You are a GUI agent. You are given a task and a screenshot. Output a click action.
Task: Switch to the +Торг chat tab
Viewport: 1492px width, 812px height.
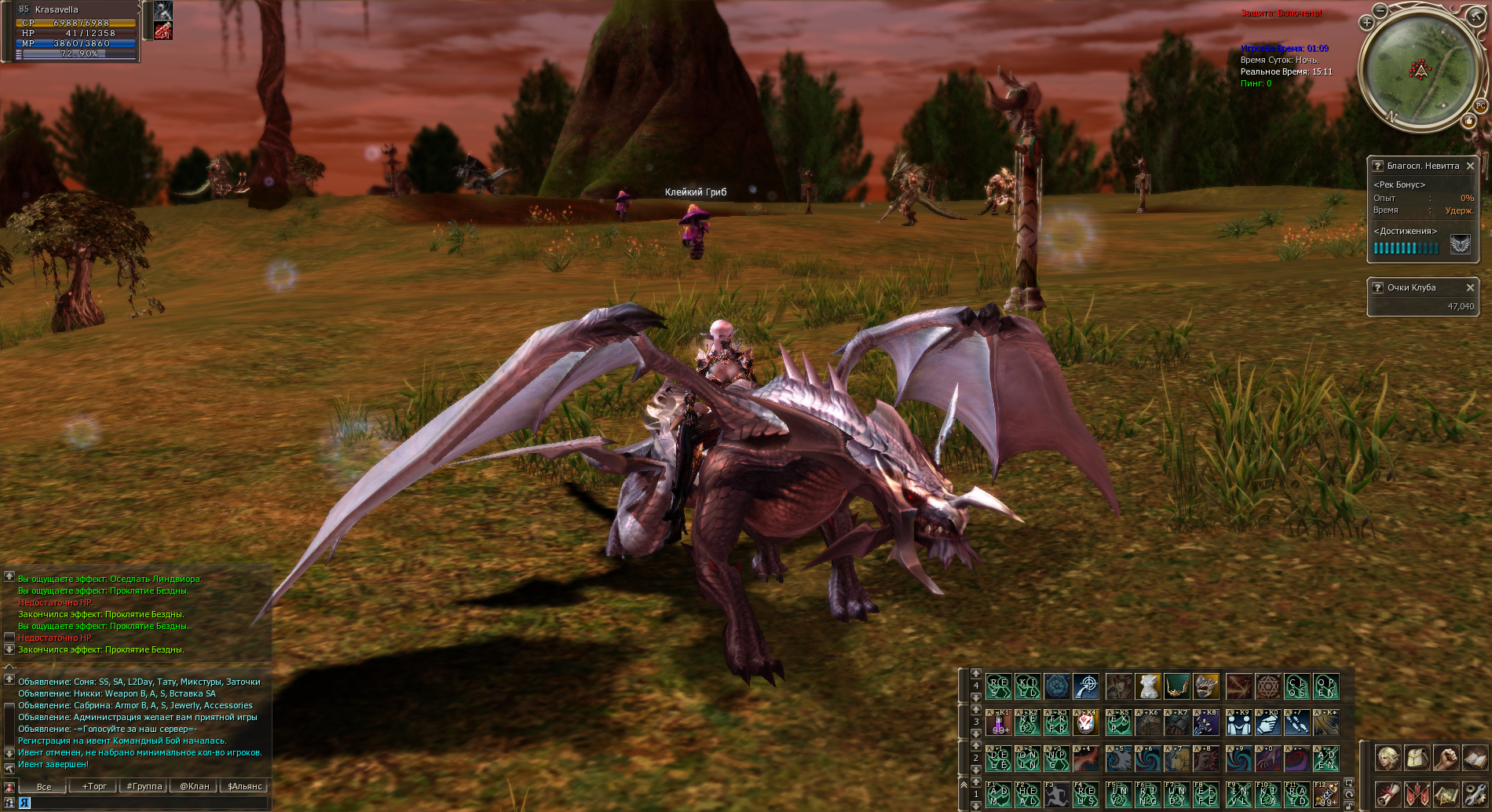(94, 786)
